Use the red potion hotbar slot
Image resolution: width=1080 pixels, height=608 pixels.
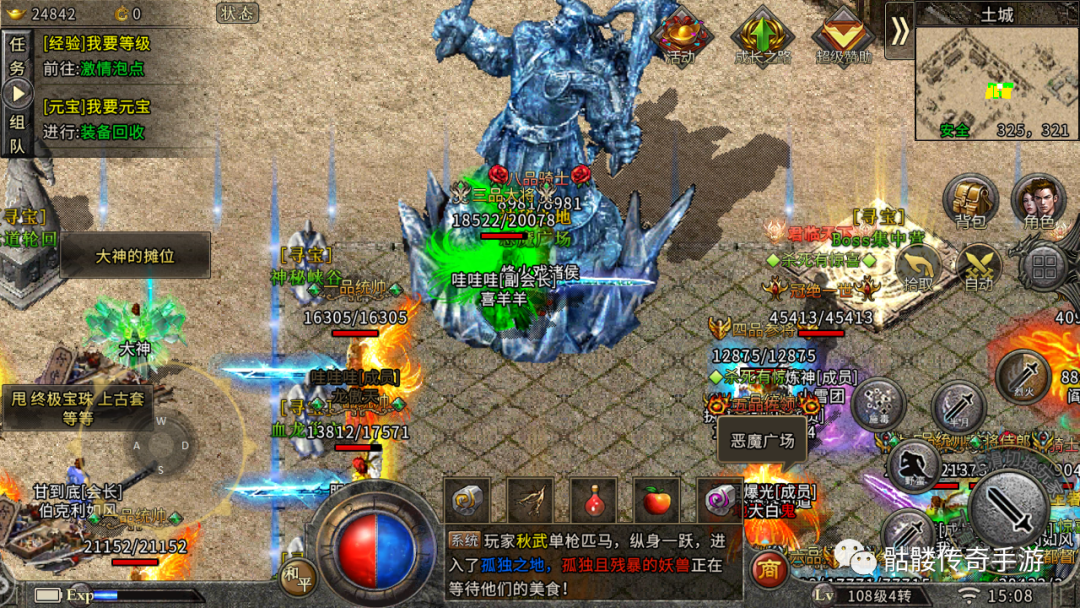(x=594, y=500)
